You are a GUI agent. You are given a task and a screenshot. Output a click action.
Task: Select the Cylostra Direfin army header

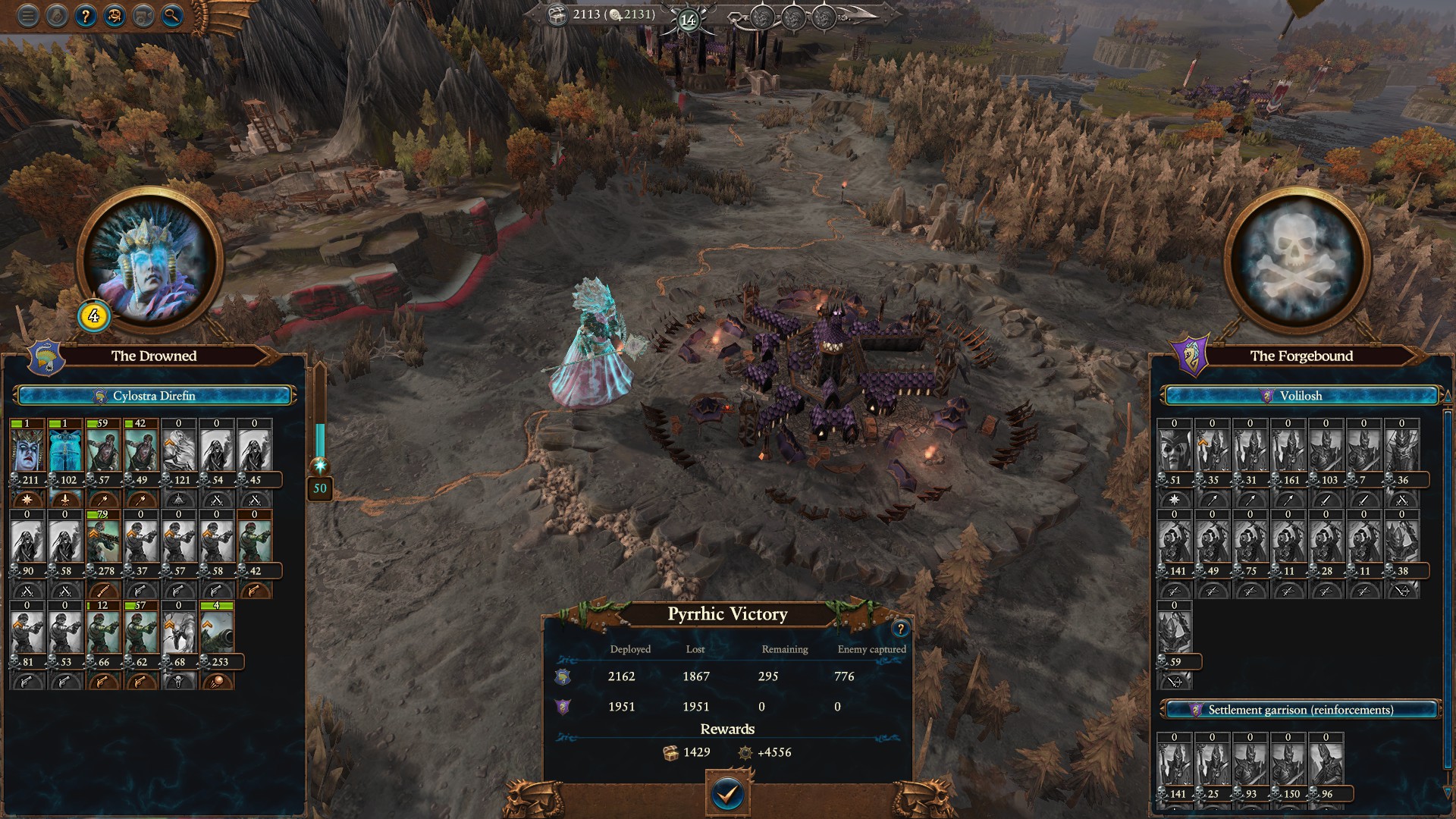click(154, 396)
